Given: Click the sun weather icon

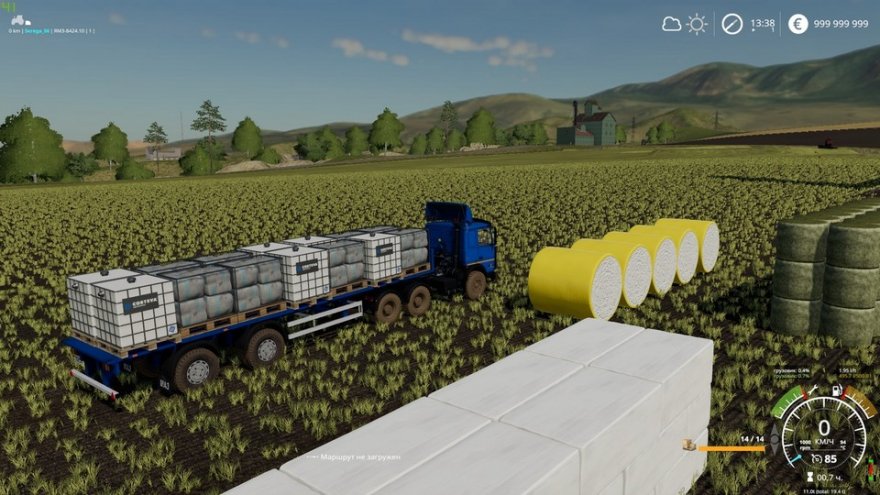Looking at the screenshot, I should 697,24.
